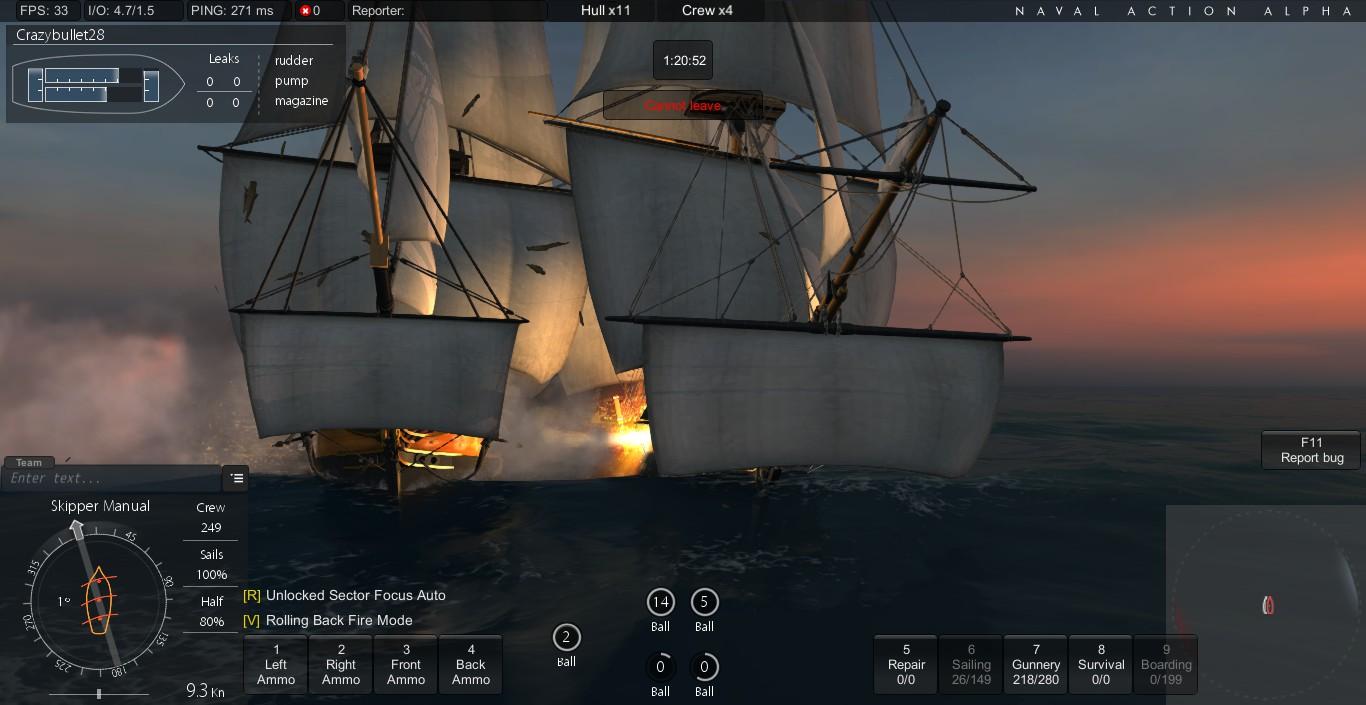The height and width of the screenshot is (705, 1366).
Task: Choose the Right Ammo slot
Action: [341, 664]
